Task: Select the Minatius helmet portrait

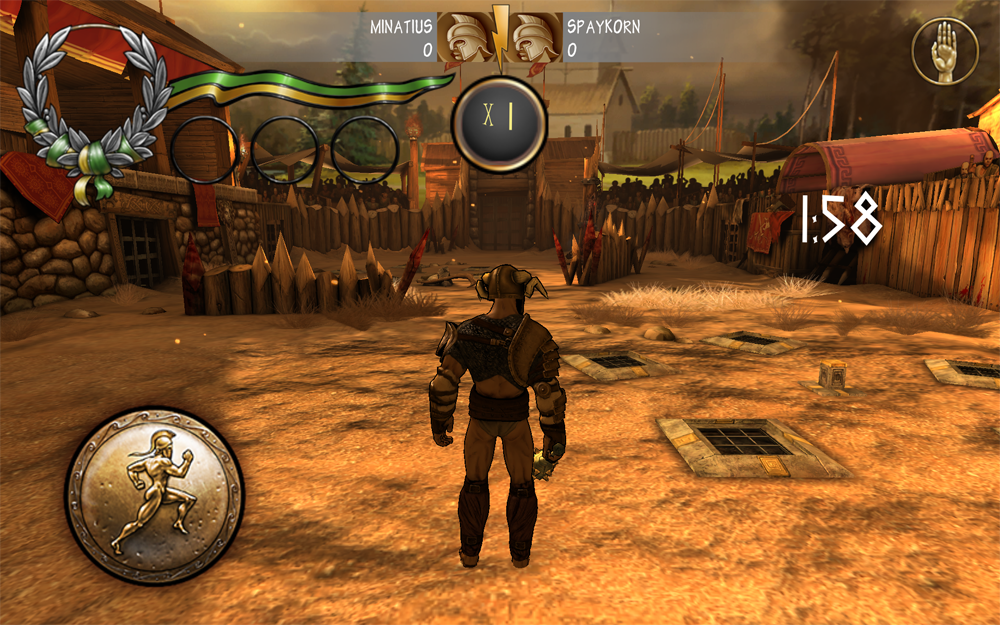Action: click(x=464, y=39)
